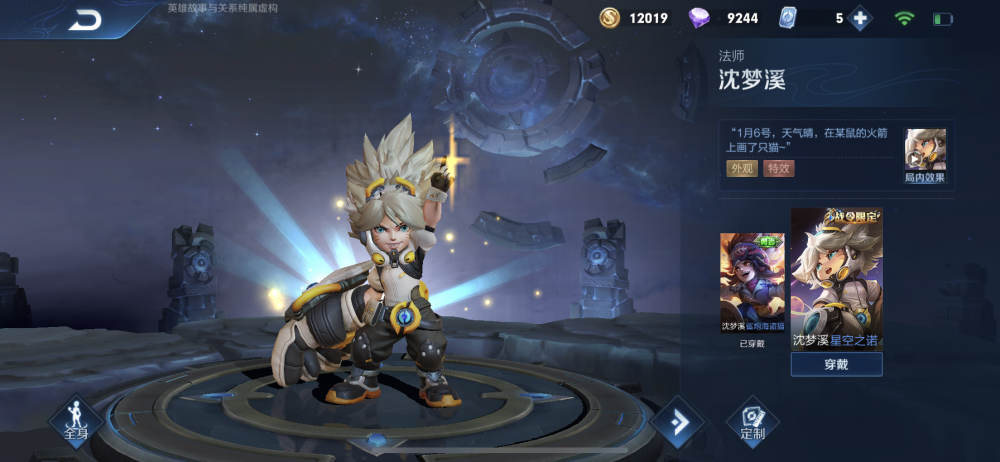Image resolution: width=1000 pixels, height=462 pixels.
Task: Tap the gold coin currency icon
Action: pyautogui.click(x=610, y=18)
